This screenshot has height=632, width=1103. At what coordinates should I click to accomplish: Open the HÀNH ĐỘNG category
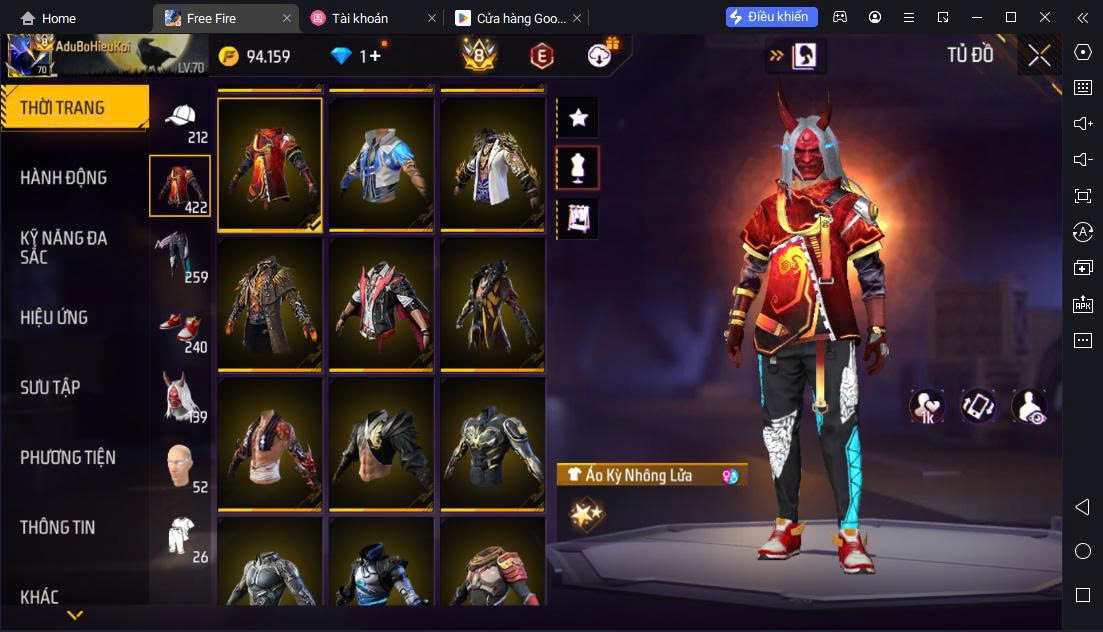[64, 178]
